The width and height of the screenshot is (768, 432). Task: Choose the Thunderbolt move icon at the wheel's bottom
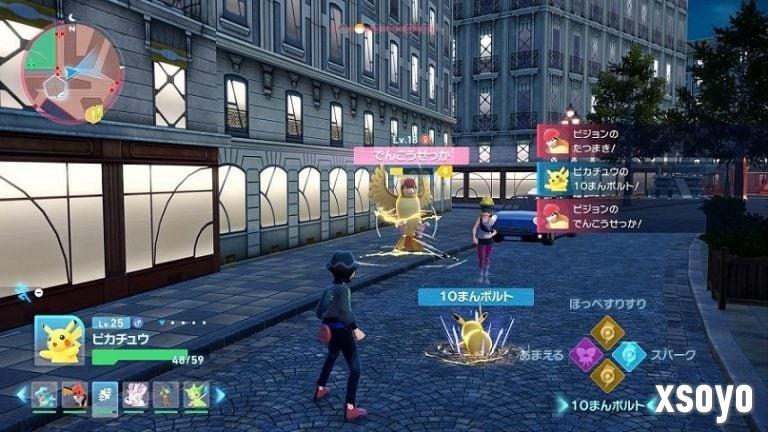click(607, 376)
